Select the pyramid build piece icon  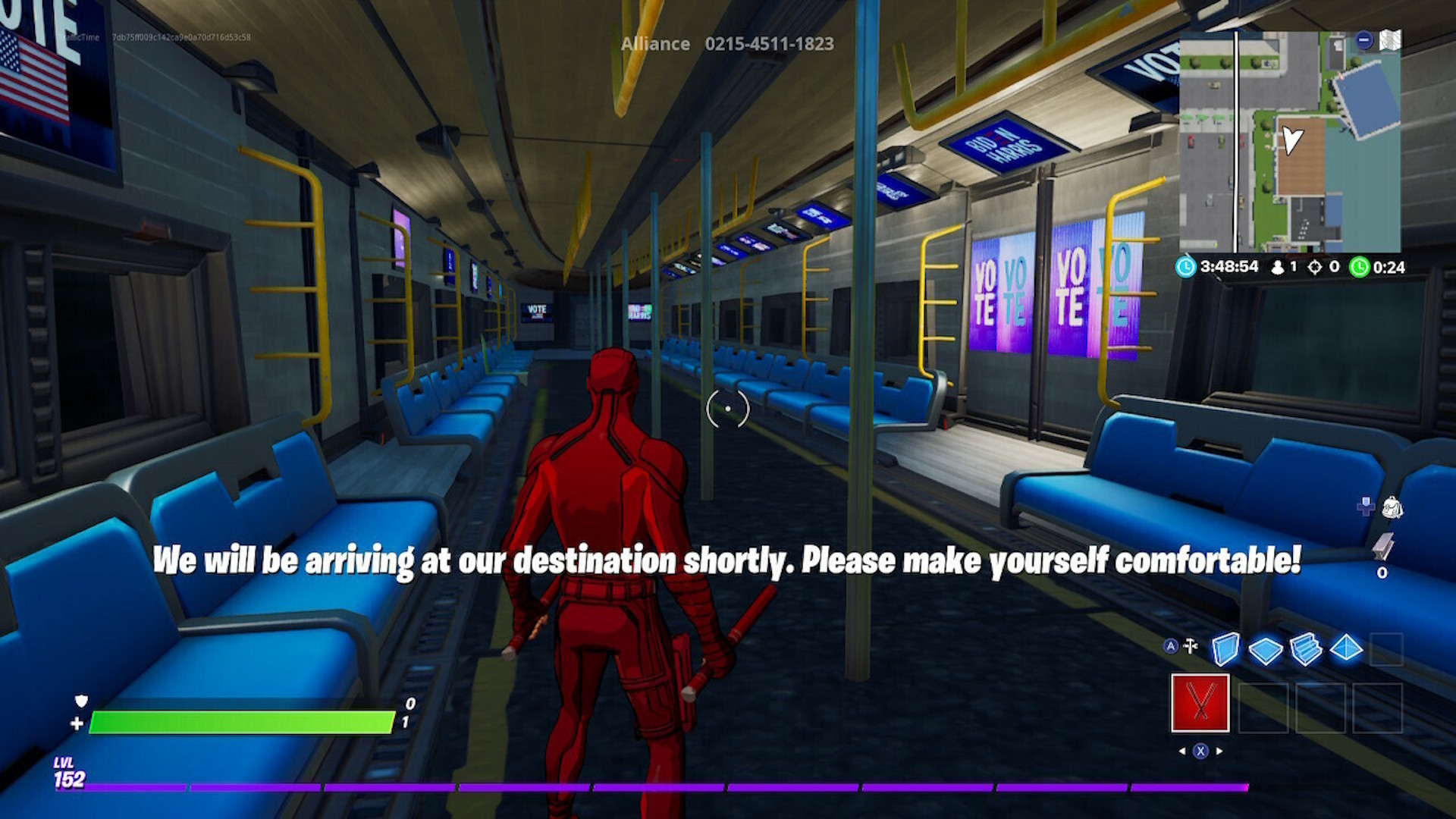1346,647
